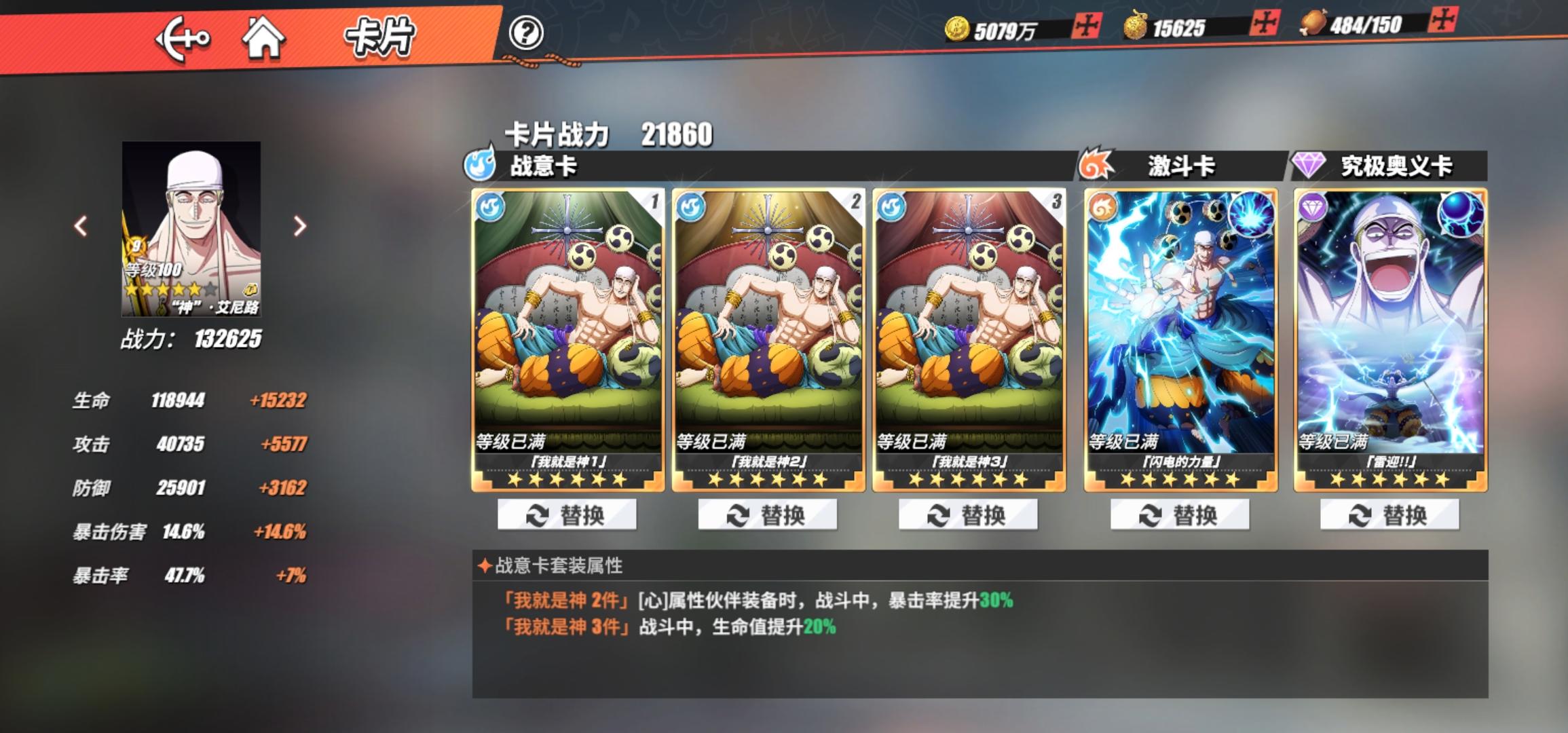The width and height of the screenshot is (1568, 733).
Task: Click the orange 激斗卡 fist icon
Action: click(1093, 165)
